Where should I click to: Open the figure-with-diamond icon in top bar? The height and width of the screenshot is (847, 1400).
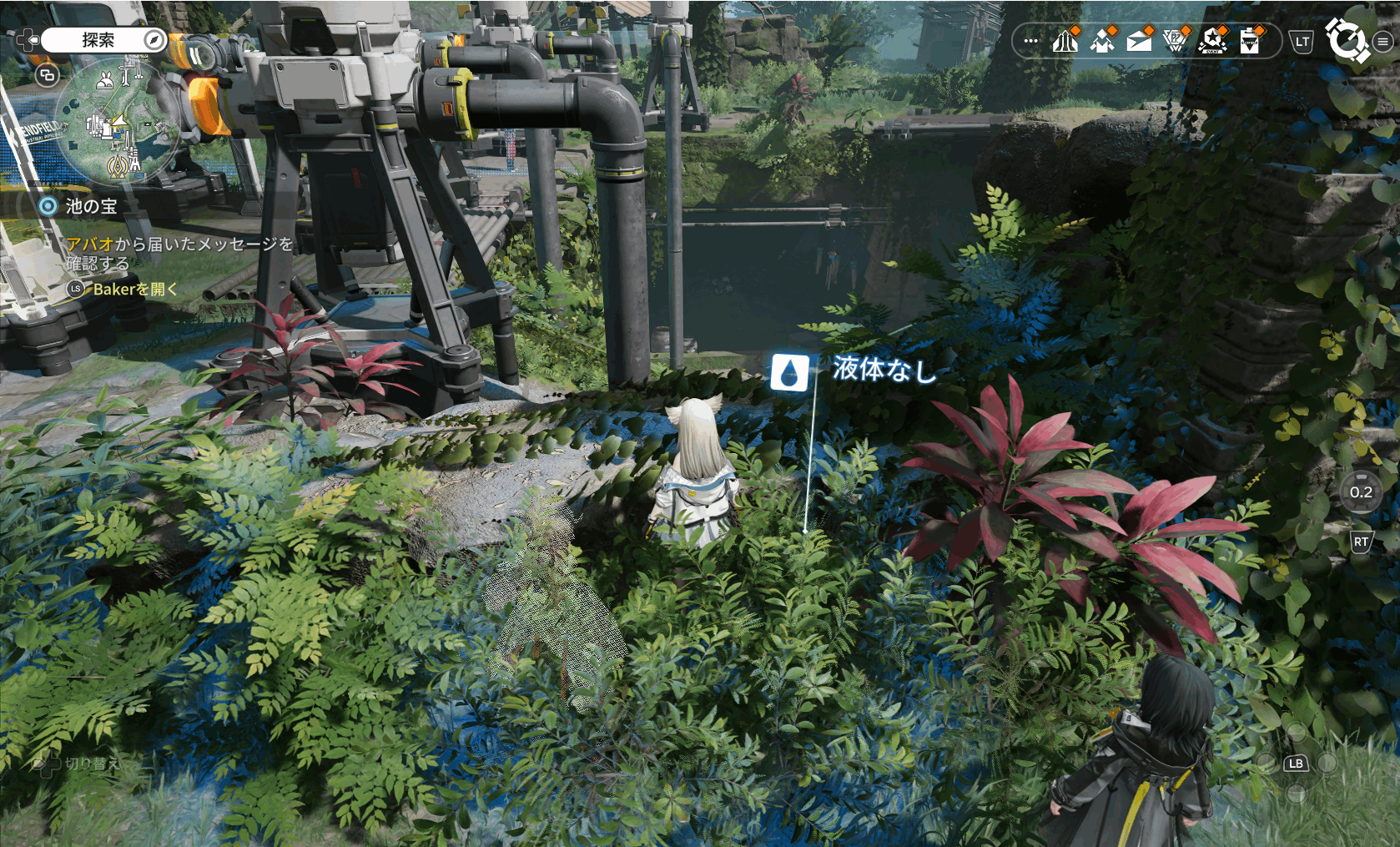1103,40
